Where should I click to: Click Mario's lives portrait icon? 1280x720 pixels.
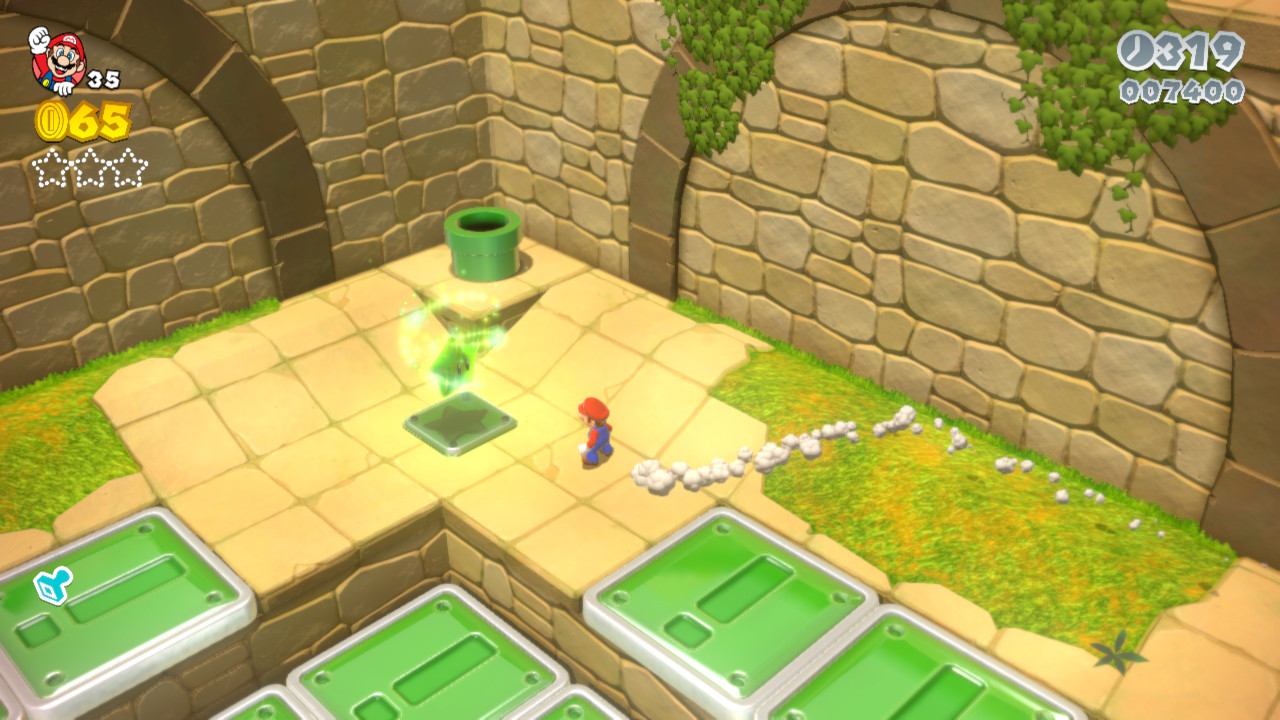coord(58,60)
